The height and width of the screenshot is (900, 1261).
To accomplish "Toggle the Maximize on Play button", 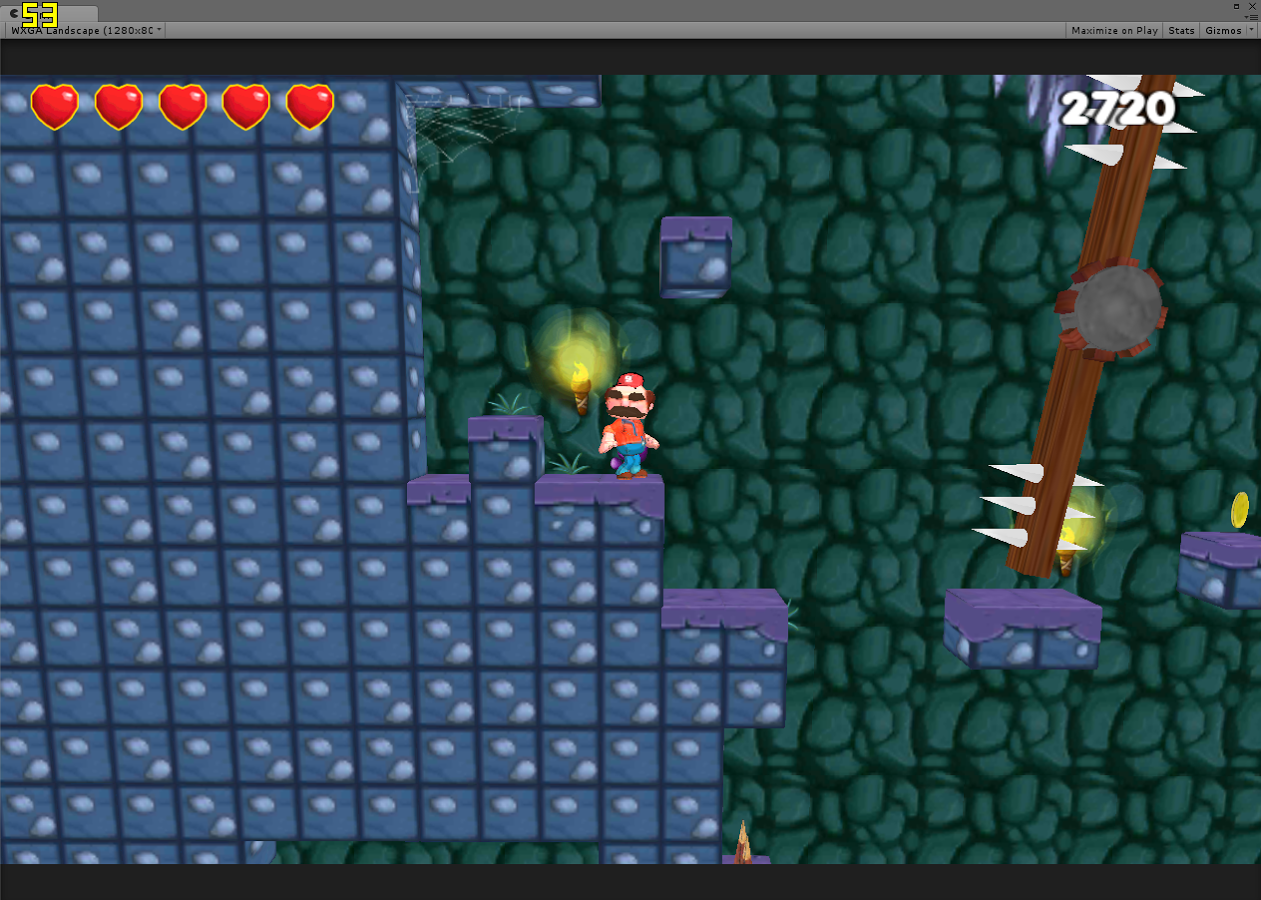I will point(1114,31).
